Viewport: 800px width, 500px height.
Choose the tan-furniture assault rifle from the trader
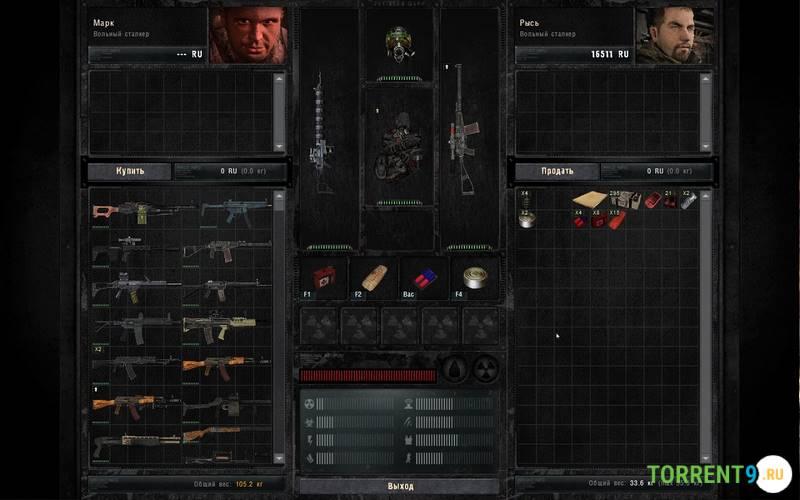(219, 324)
